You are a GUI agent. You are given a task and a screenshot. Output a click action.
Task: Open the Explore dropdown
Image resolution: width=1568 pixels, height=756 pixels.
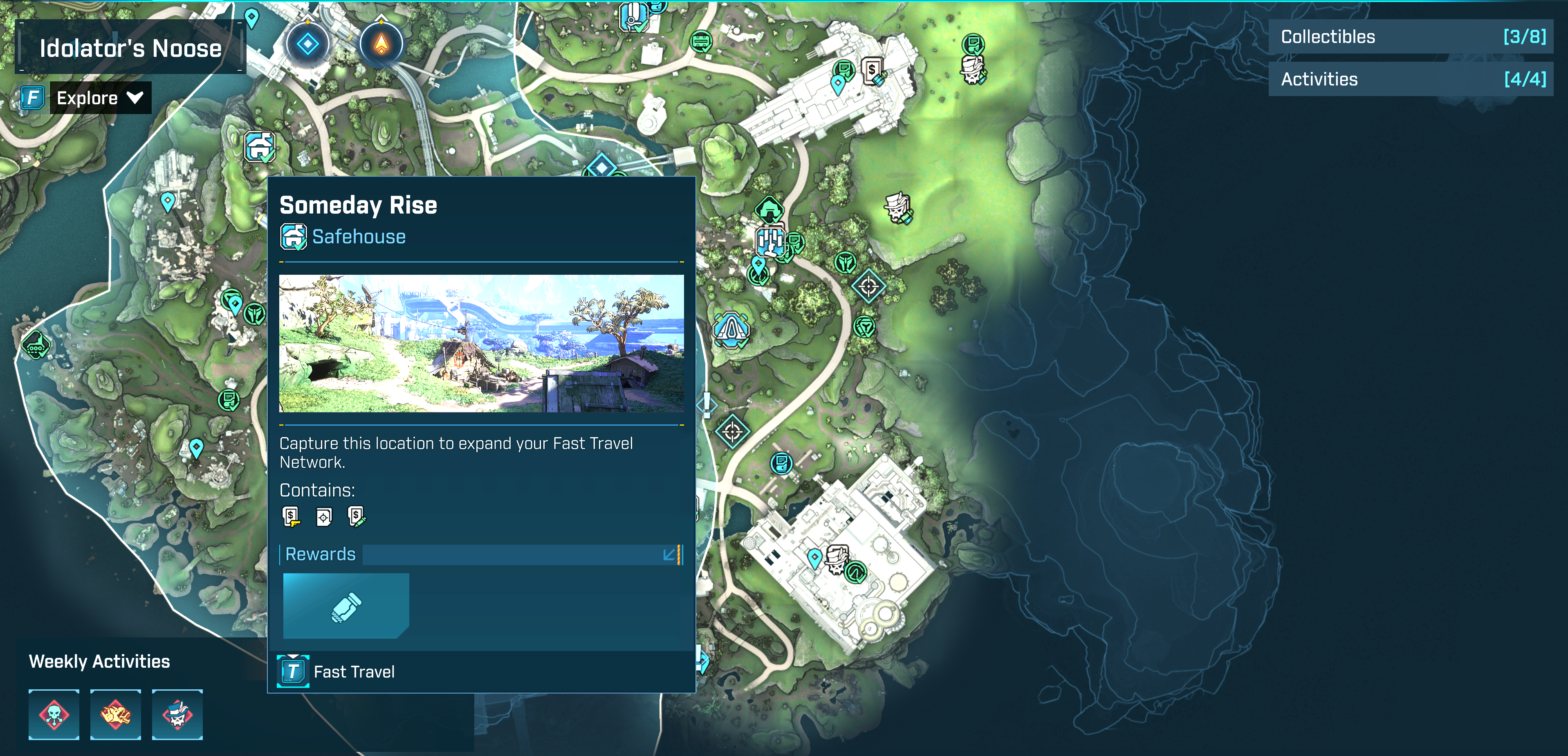click(100, 98)
